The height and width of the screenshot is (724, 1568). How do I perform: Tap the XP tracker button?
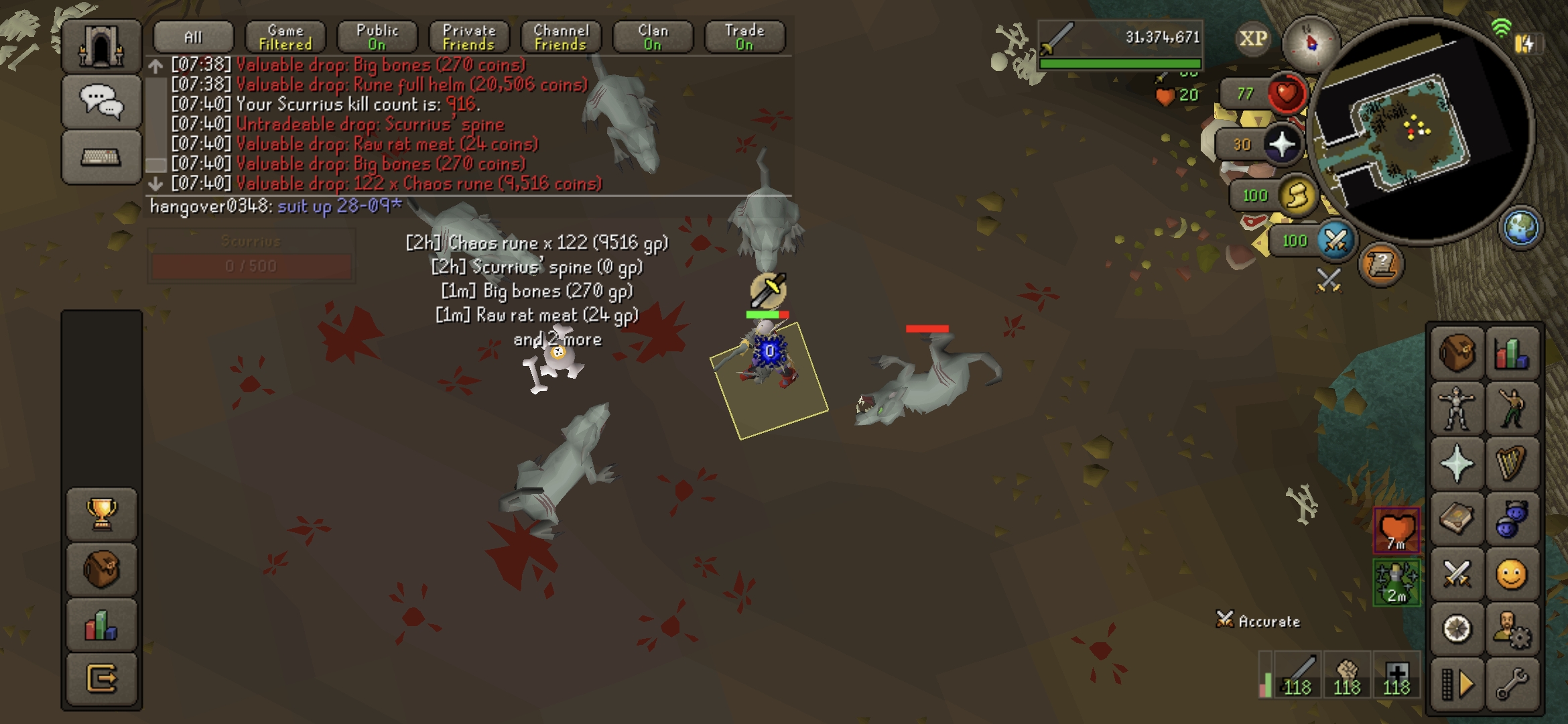click(1252, 39)
